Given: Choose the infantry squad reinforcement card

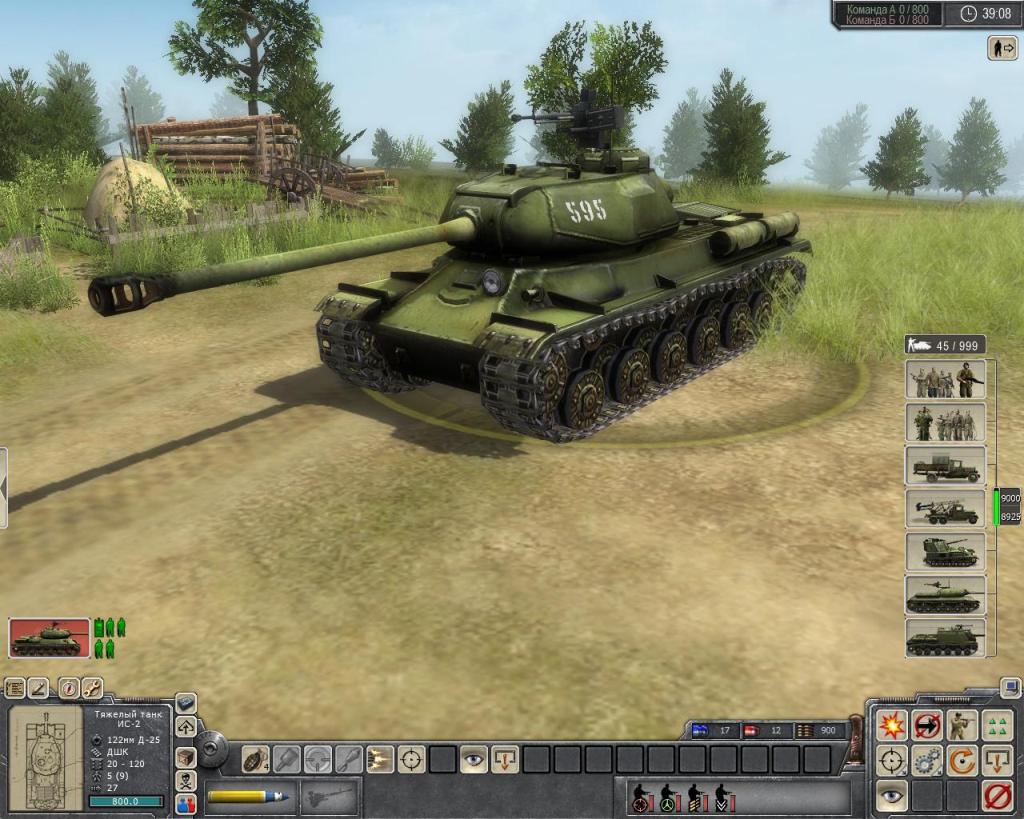Looking at the screenshot, I should 945,380.
